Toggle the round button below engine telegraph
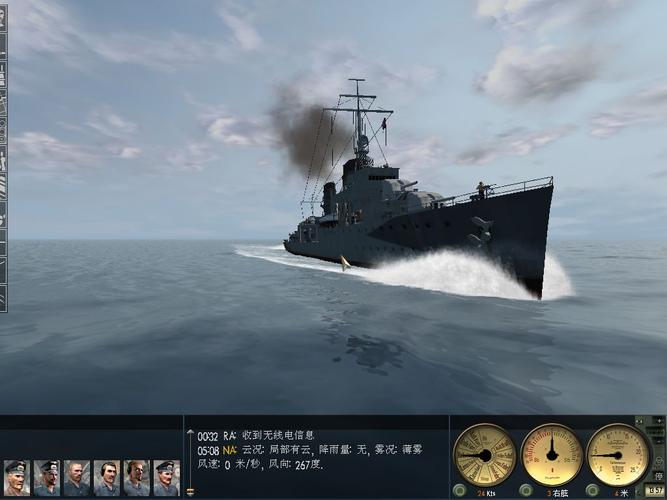This screenshot has width=667, height=500. (459, 491)
